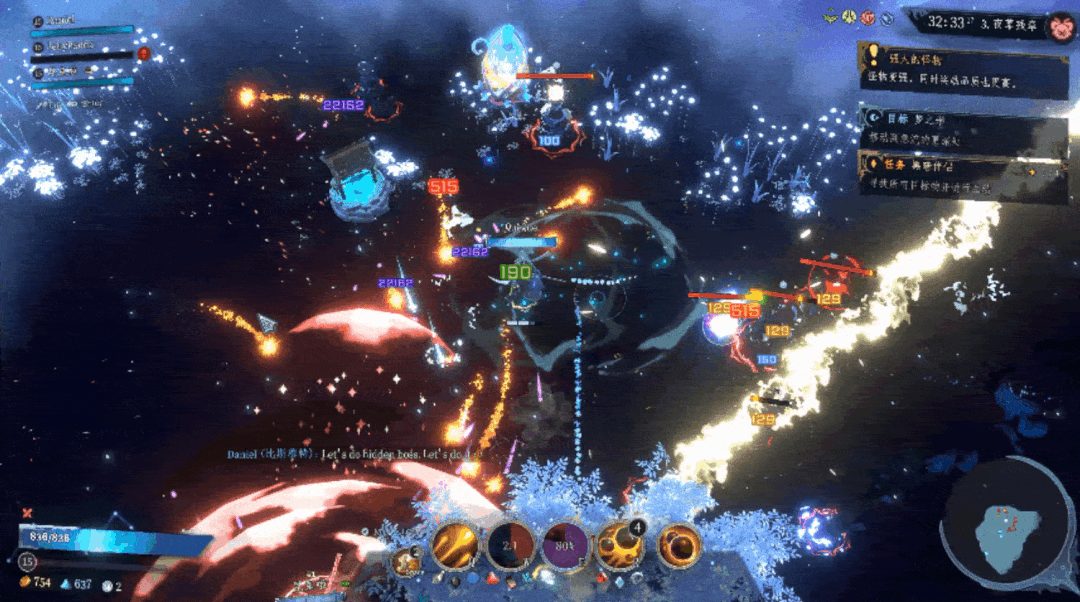Click the small potion icon beside skills
The width and height of the screenshot is (1080, 602).
407,561
